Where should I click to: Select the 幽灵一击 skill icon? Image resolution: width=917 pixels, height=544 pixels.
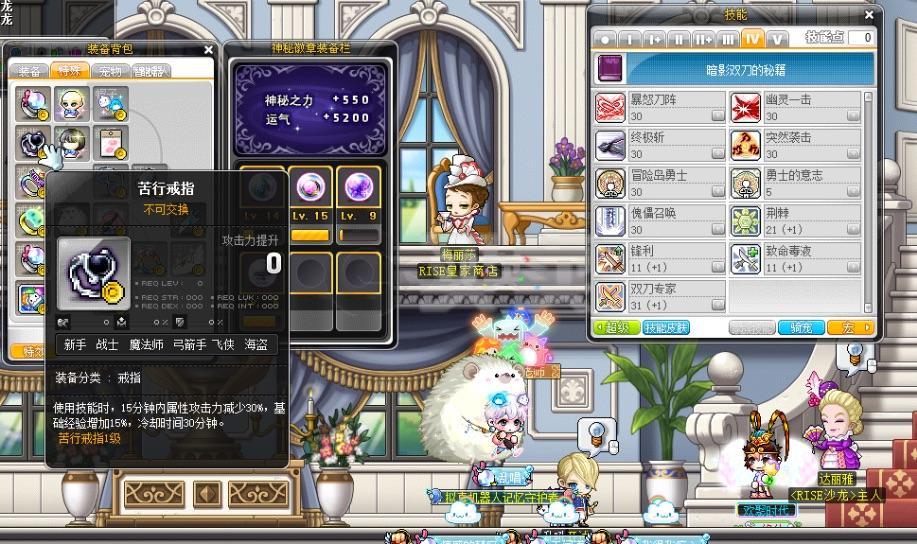click(746, 108)
